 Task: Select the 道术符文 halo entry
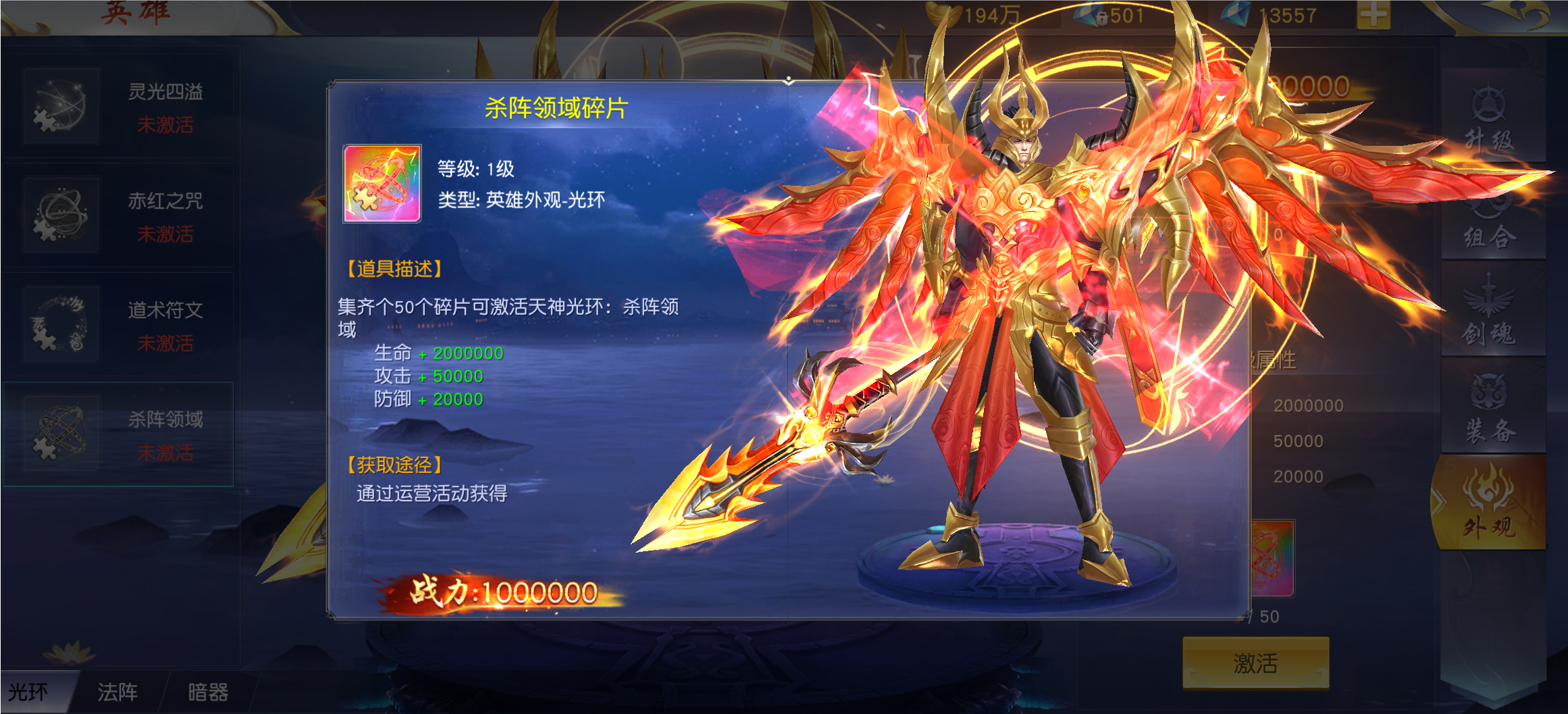(118, 325)
